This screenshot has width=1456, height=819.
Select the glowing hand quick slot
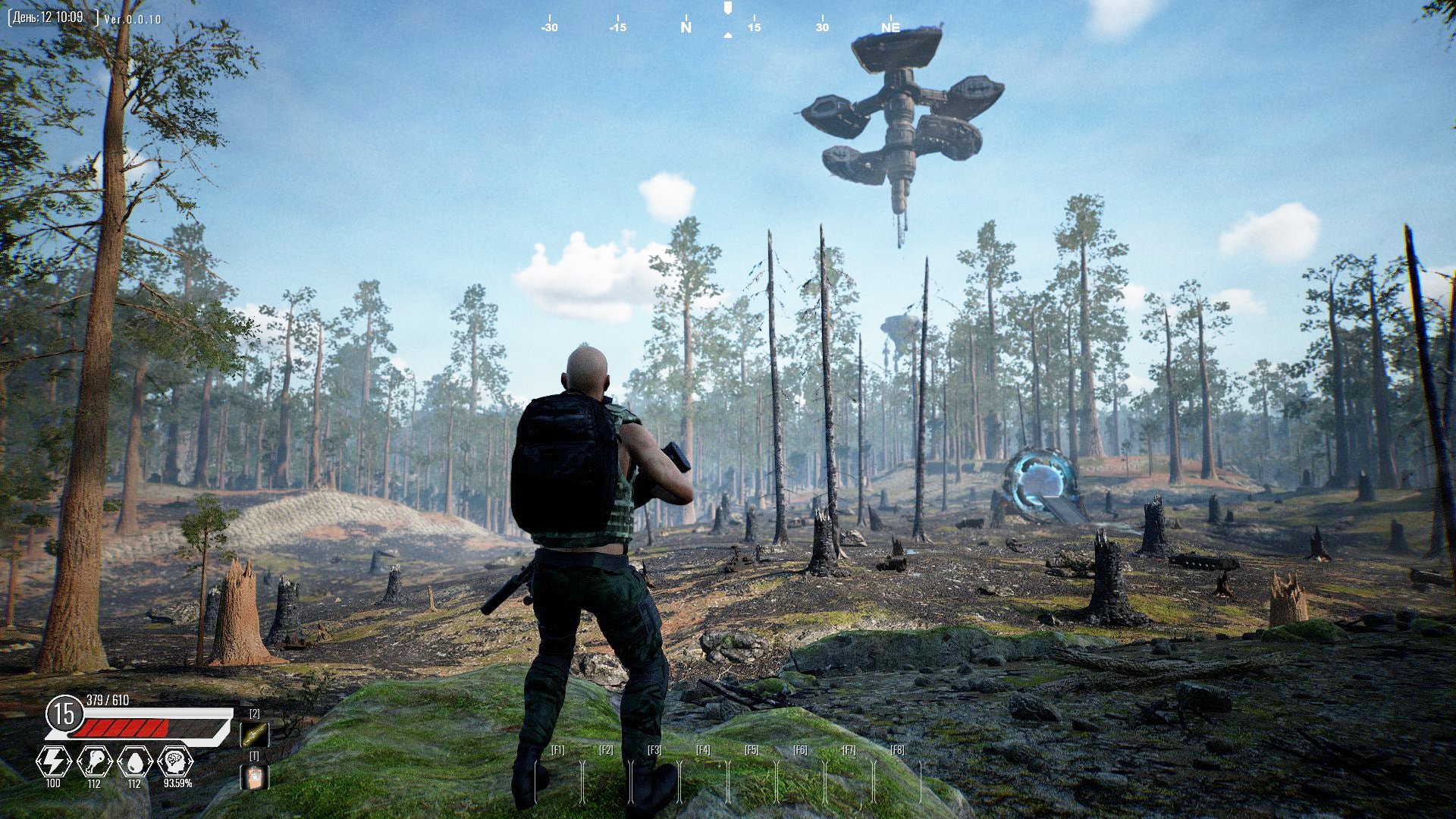click(x=254, y=777)
